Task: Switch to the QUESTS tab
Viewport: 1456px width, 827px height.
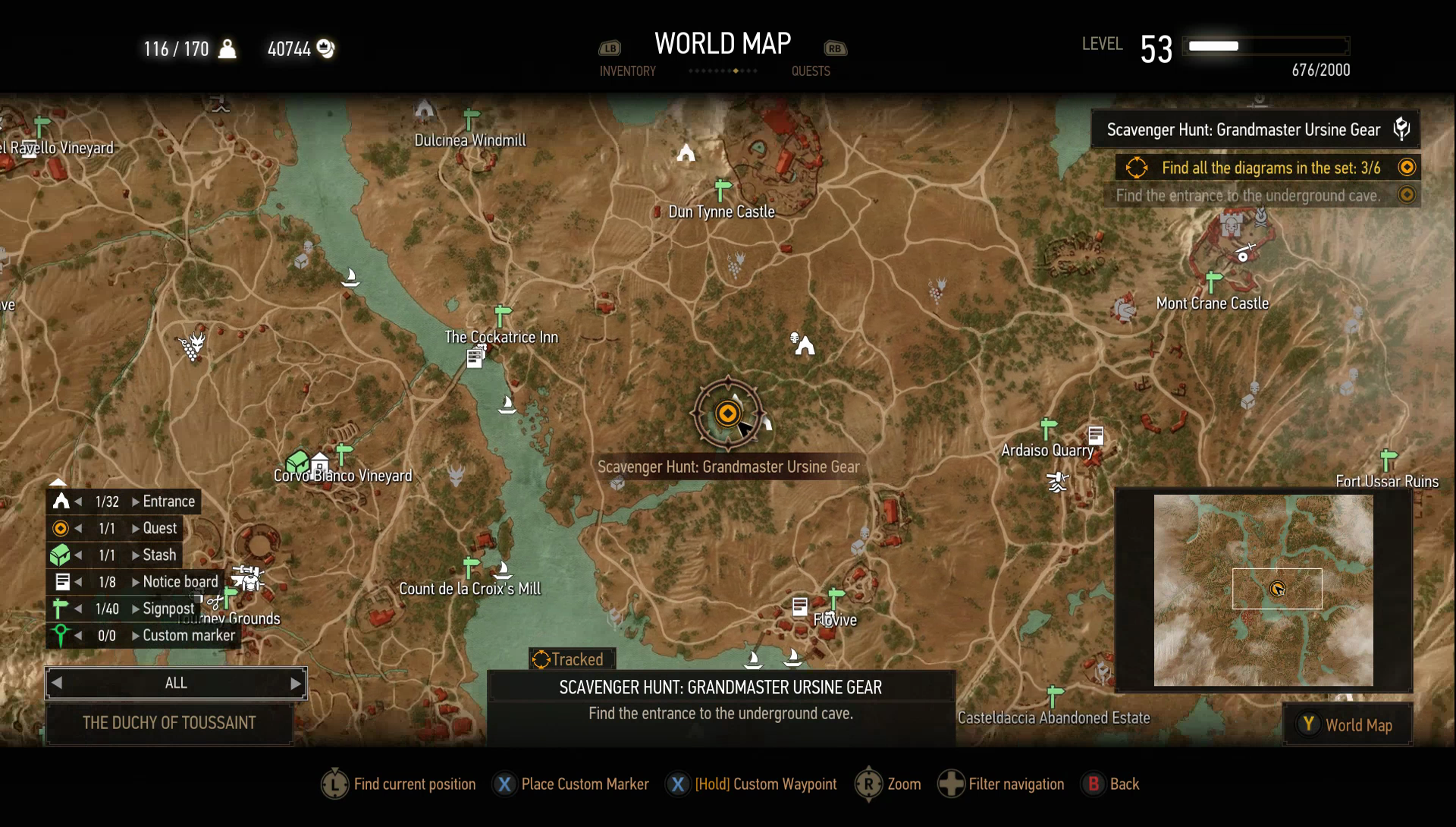Action: (811, 71)
